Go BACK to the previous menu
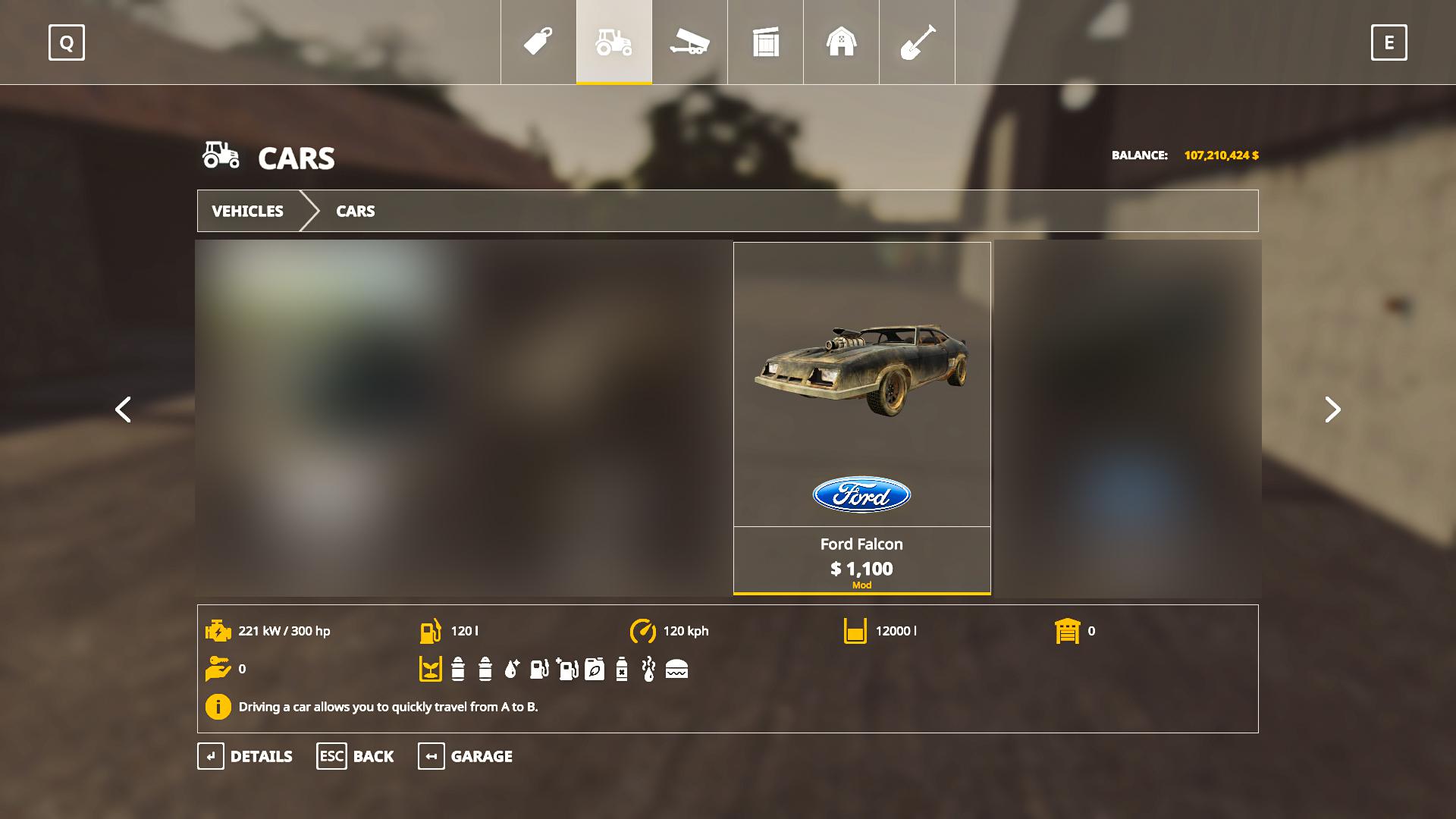Screen dimensions: 1456x819 (x=355, y=756)
